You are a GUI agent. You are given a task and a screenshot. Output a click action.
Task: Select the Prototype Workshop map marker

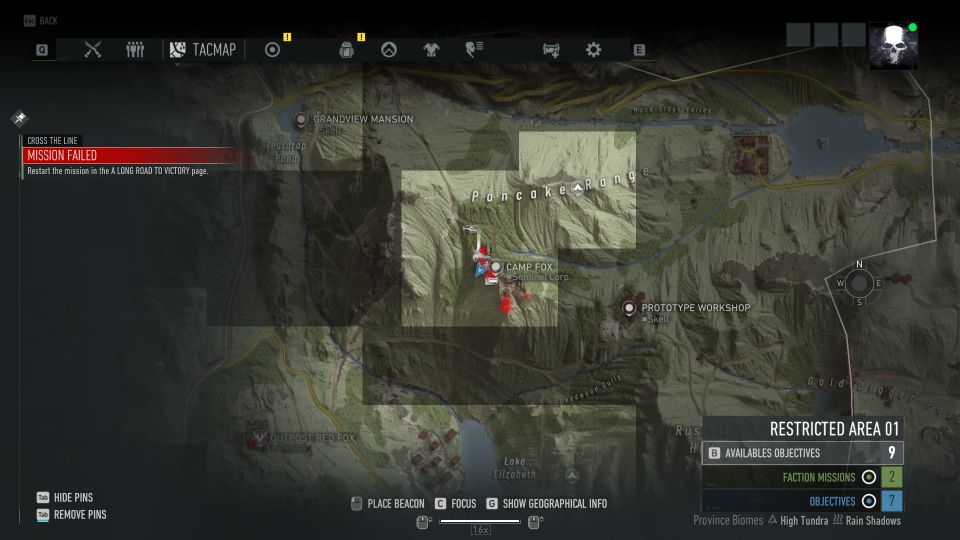629,308
